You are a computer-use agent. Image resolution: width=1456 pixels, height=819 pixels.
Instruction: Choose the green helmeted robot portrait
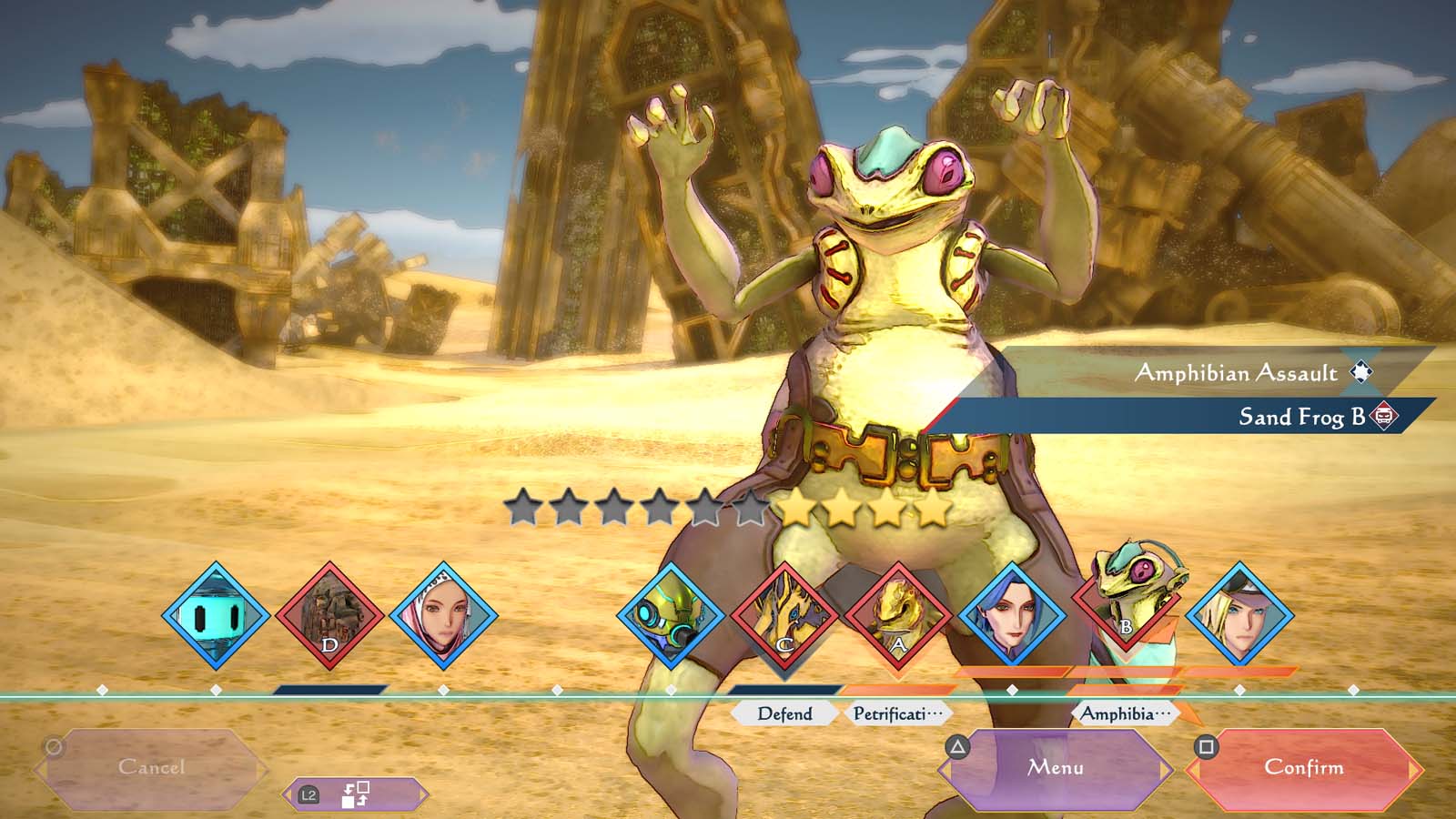[671, 616]
